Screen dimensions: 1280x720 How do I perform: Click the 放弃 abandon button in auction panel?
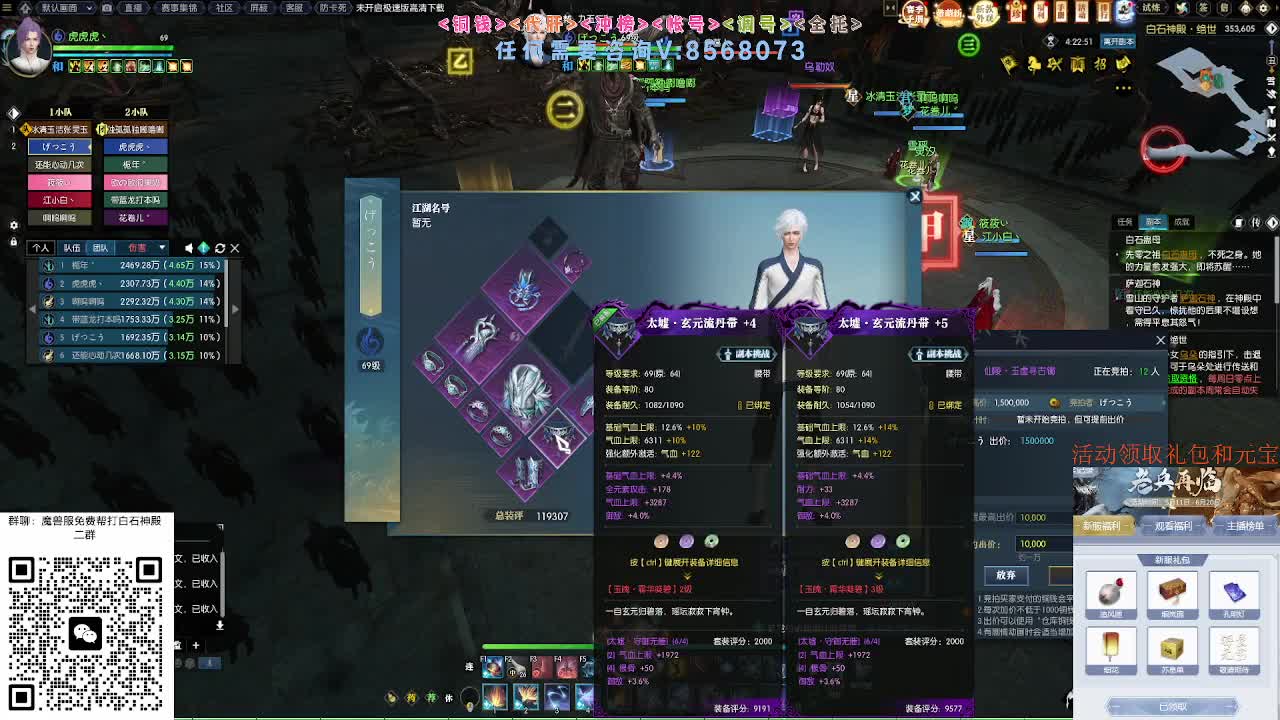click(1006, 575)
